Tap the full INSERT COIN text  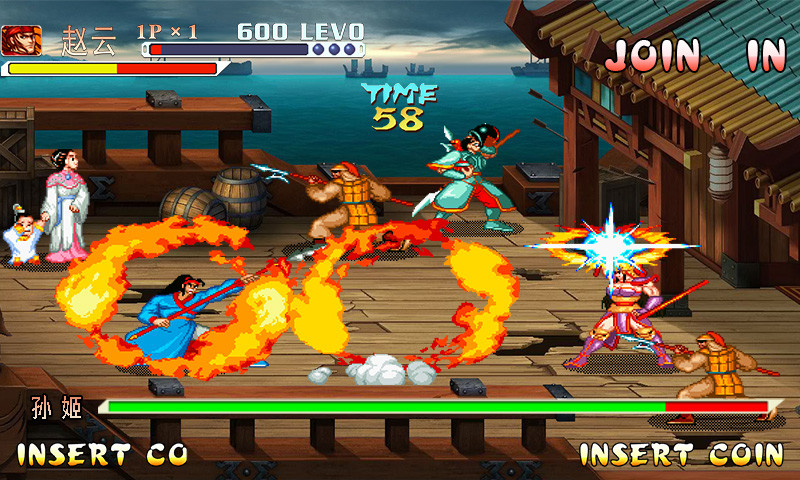coord(682,455)
